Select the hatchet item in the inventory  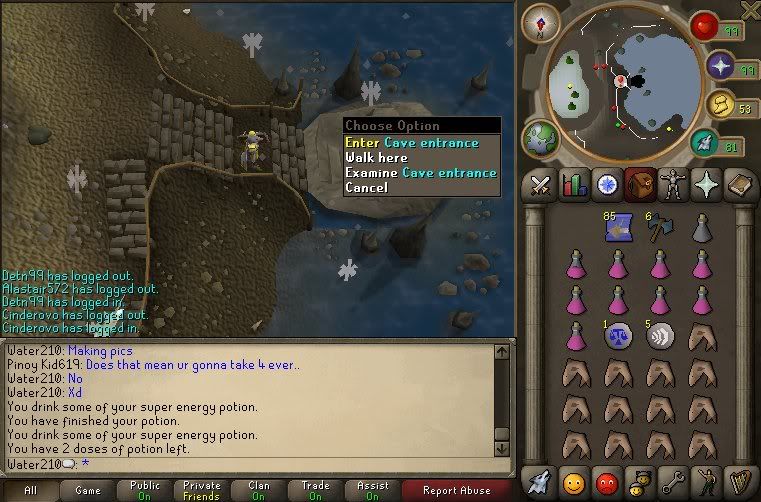click(x=658, y=230)
